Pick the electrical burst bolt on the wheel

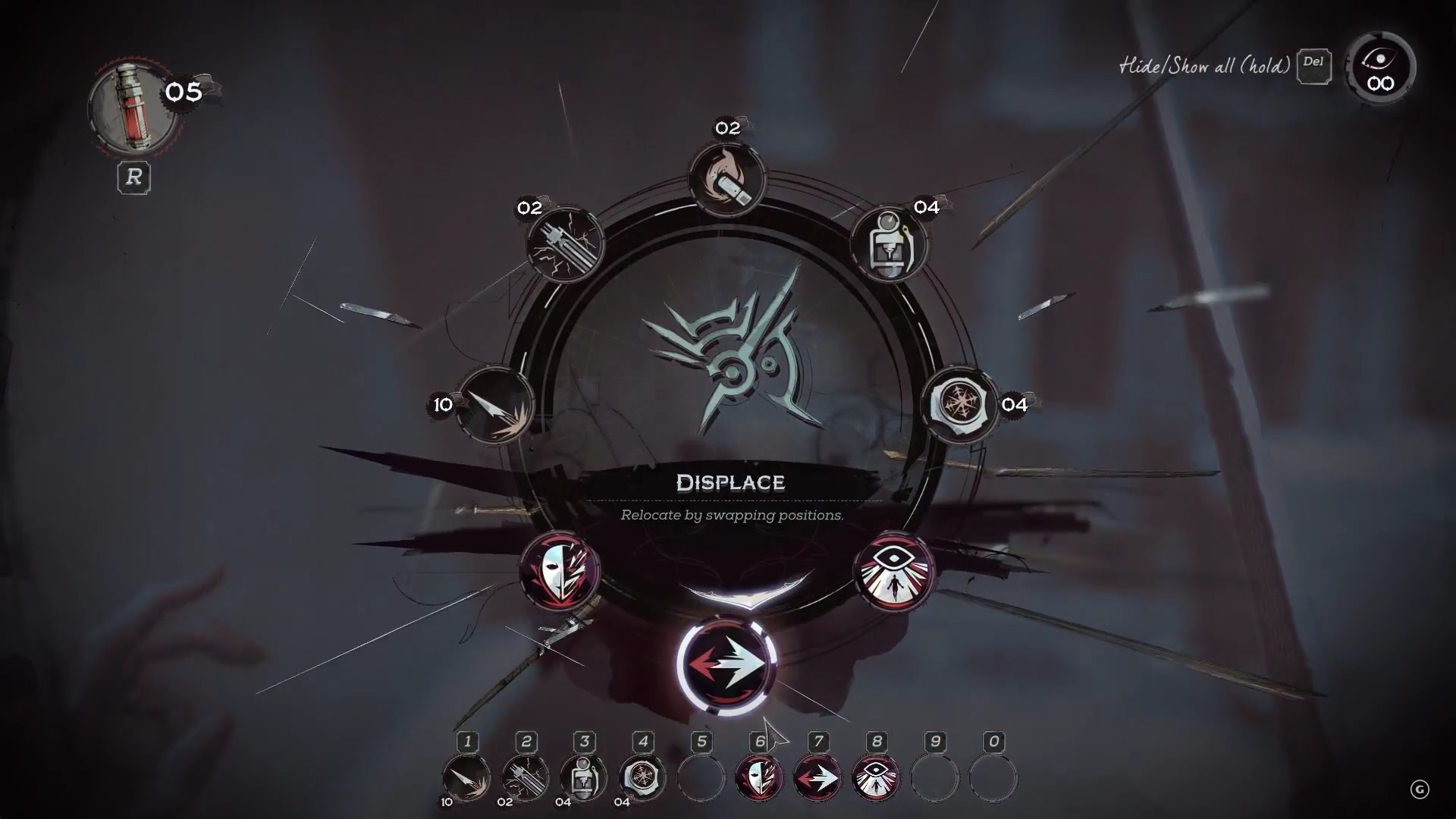(564, 244)
